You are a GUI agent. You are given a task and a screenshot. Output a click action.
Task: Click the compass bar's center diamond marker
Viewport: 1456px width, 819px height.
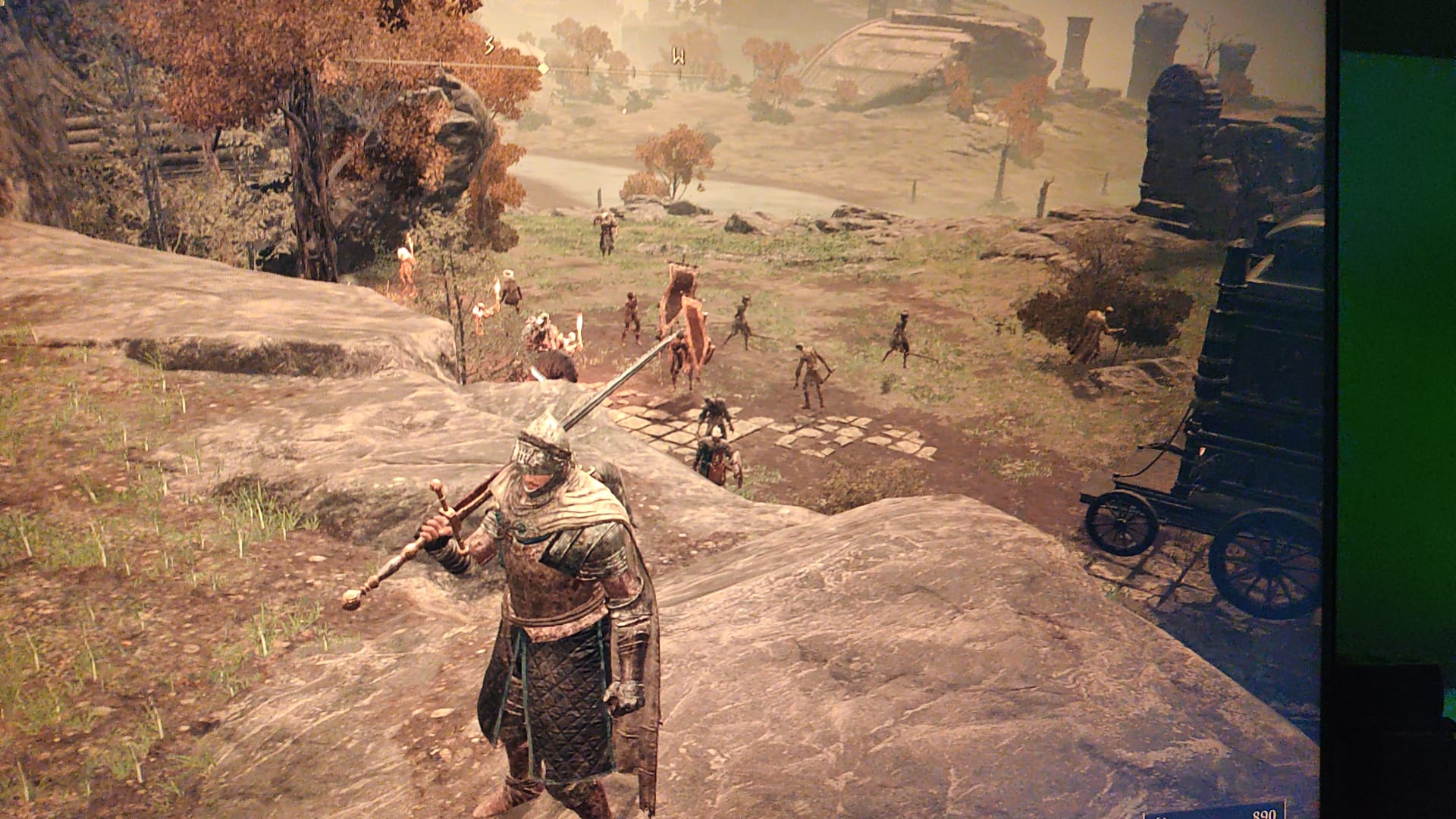click(x=543, y=67)
